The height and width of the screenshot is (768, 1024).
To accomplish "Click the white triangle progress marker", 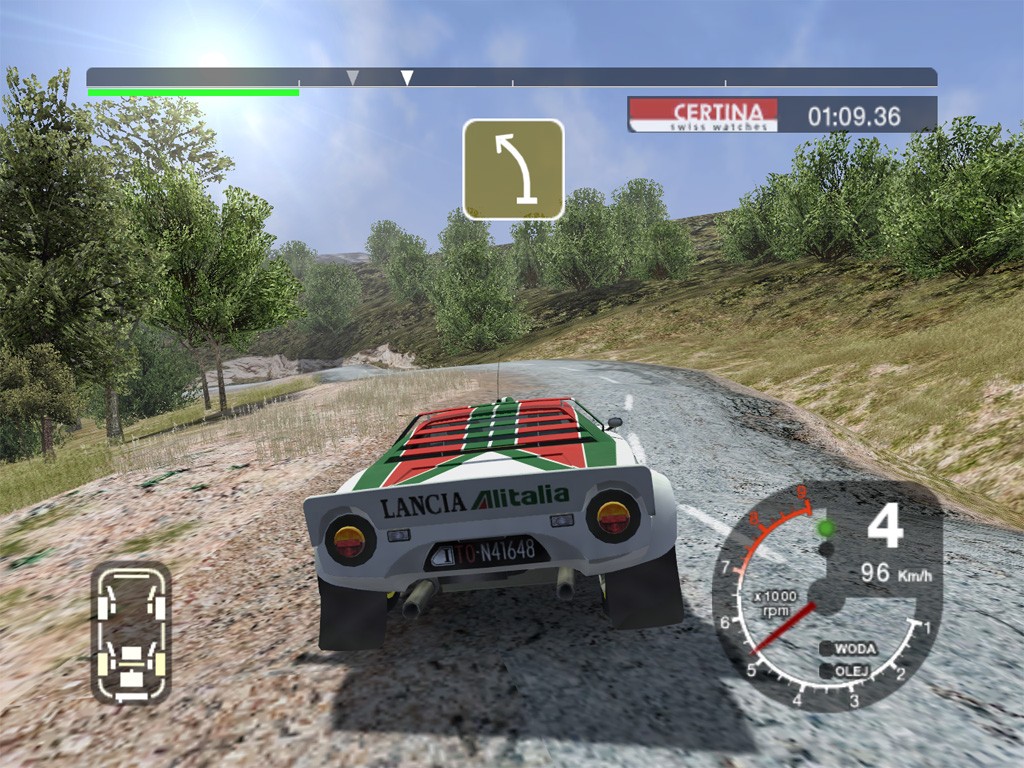I will pos(407,77).
